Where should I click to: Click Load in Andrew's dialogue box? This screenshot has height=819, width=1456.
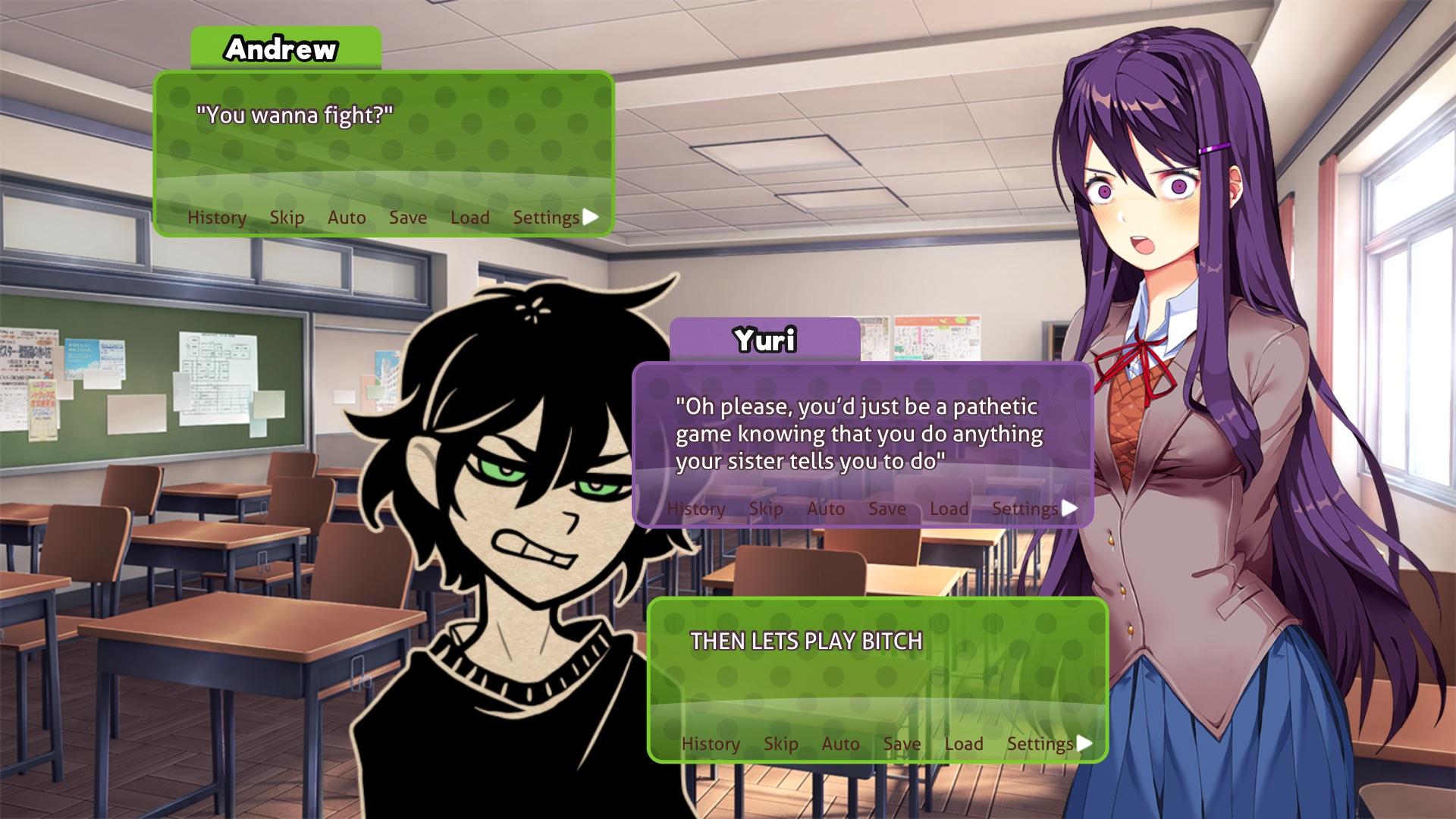pyautogui.click(x=469, y=218)
